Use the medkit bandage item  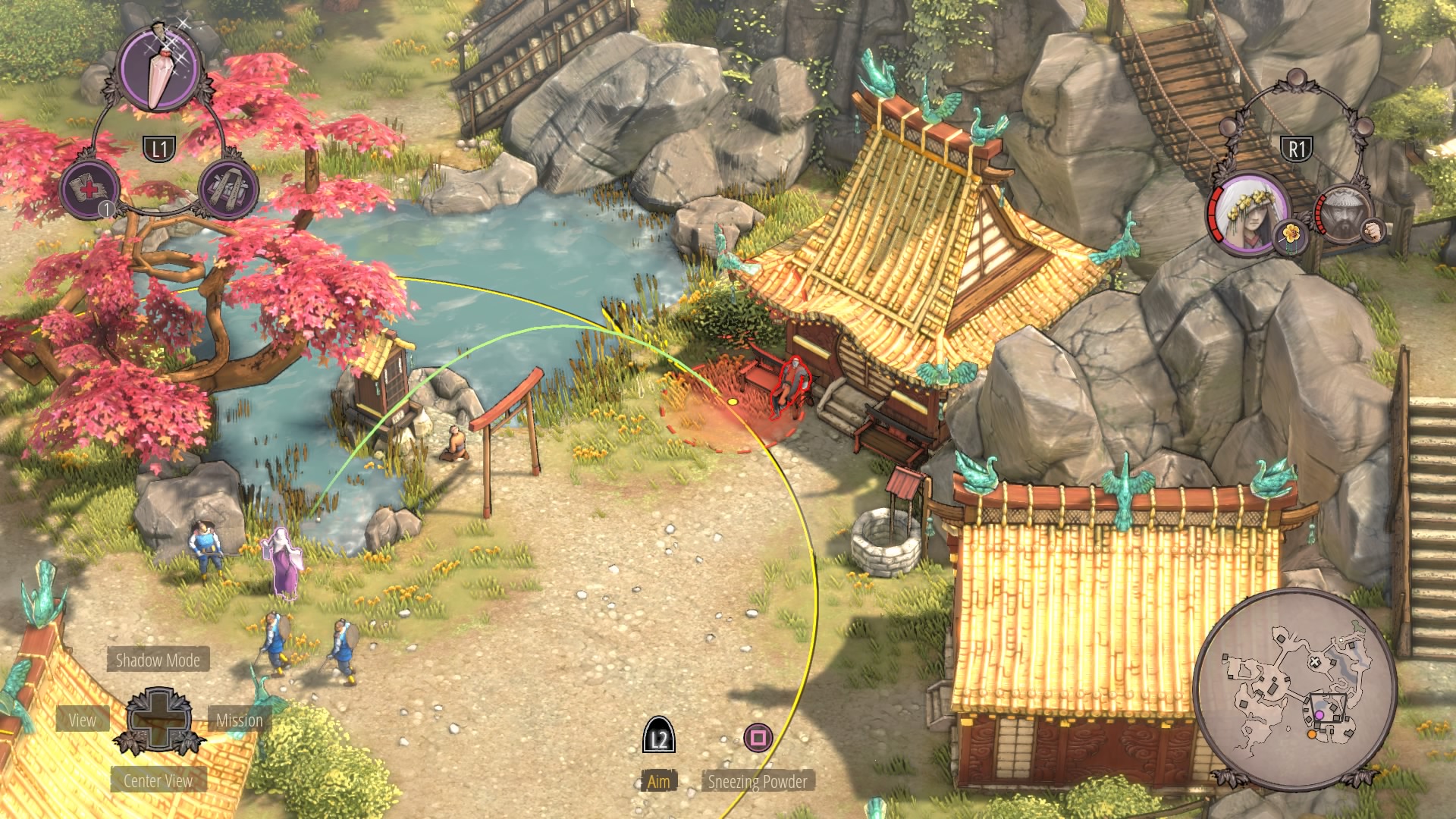coord(90,189)
